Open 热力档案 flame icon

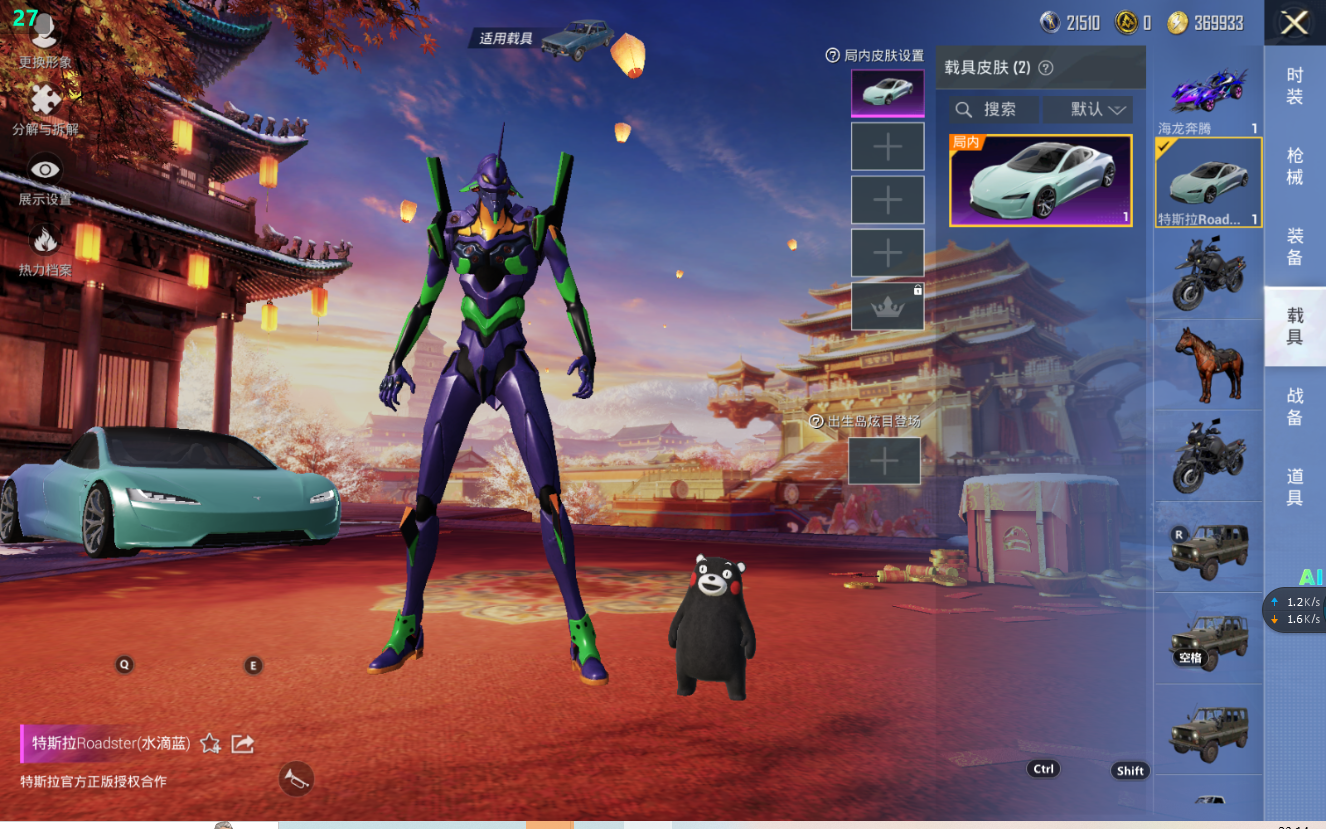pyautogui.click(x=45, y=249)
